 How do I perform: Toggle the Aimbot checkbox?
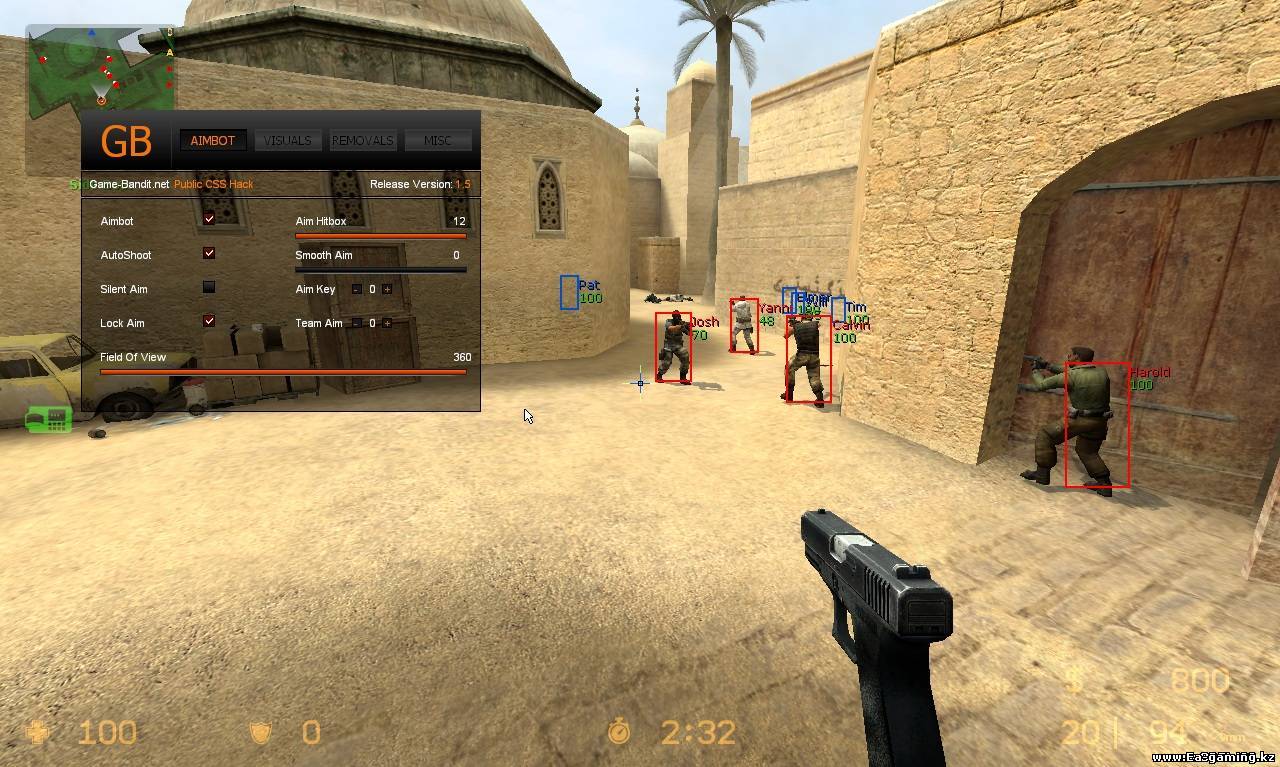tap(209, 219)
